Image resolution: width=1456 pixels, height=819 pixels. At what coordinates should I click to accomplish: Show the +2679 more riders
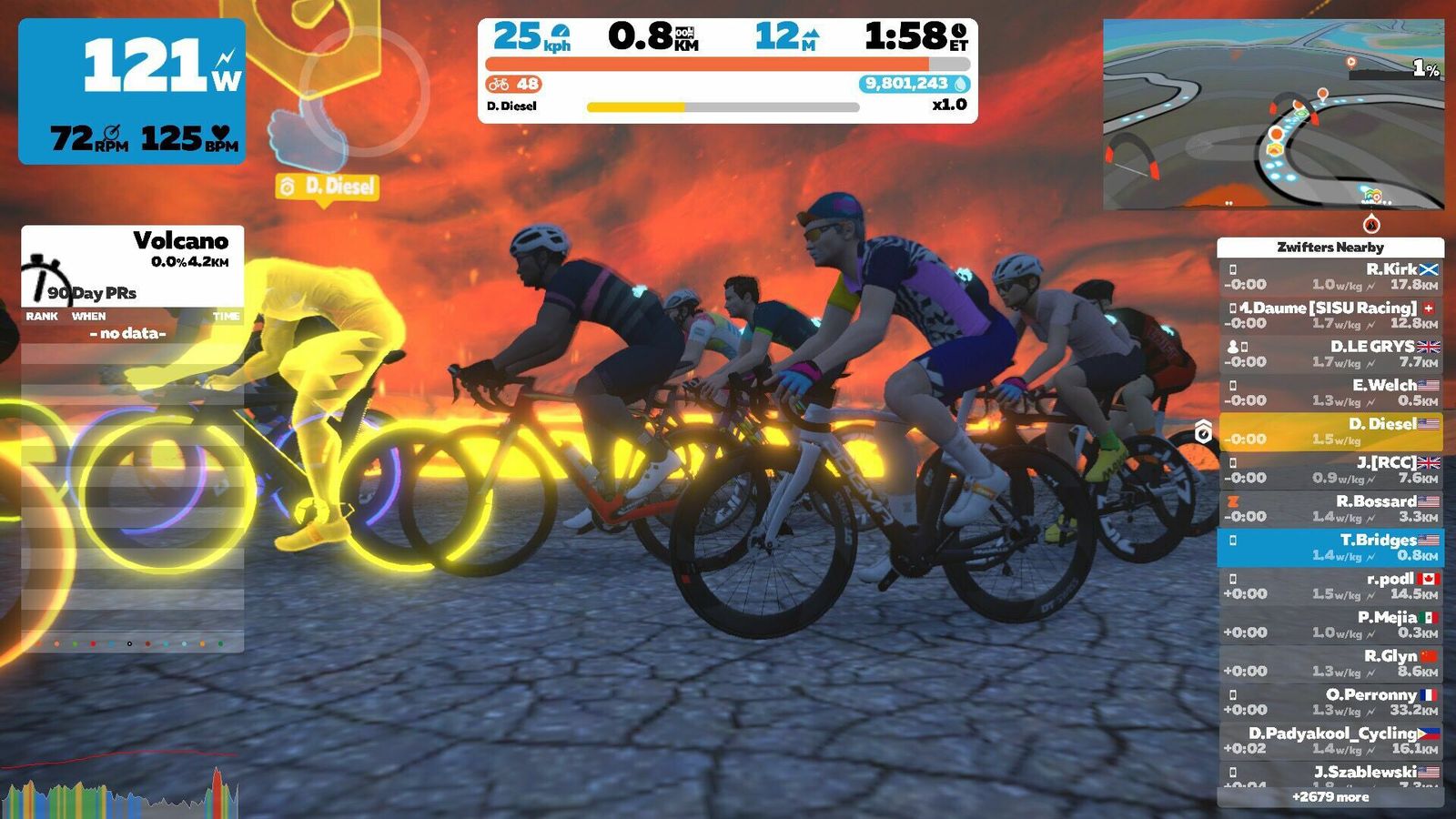point(1330,797)
